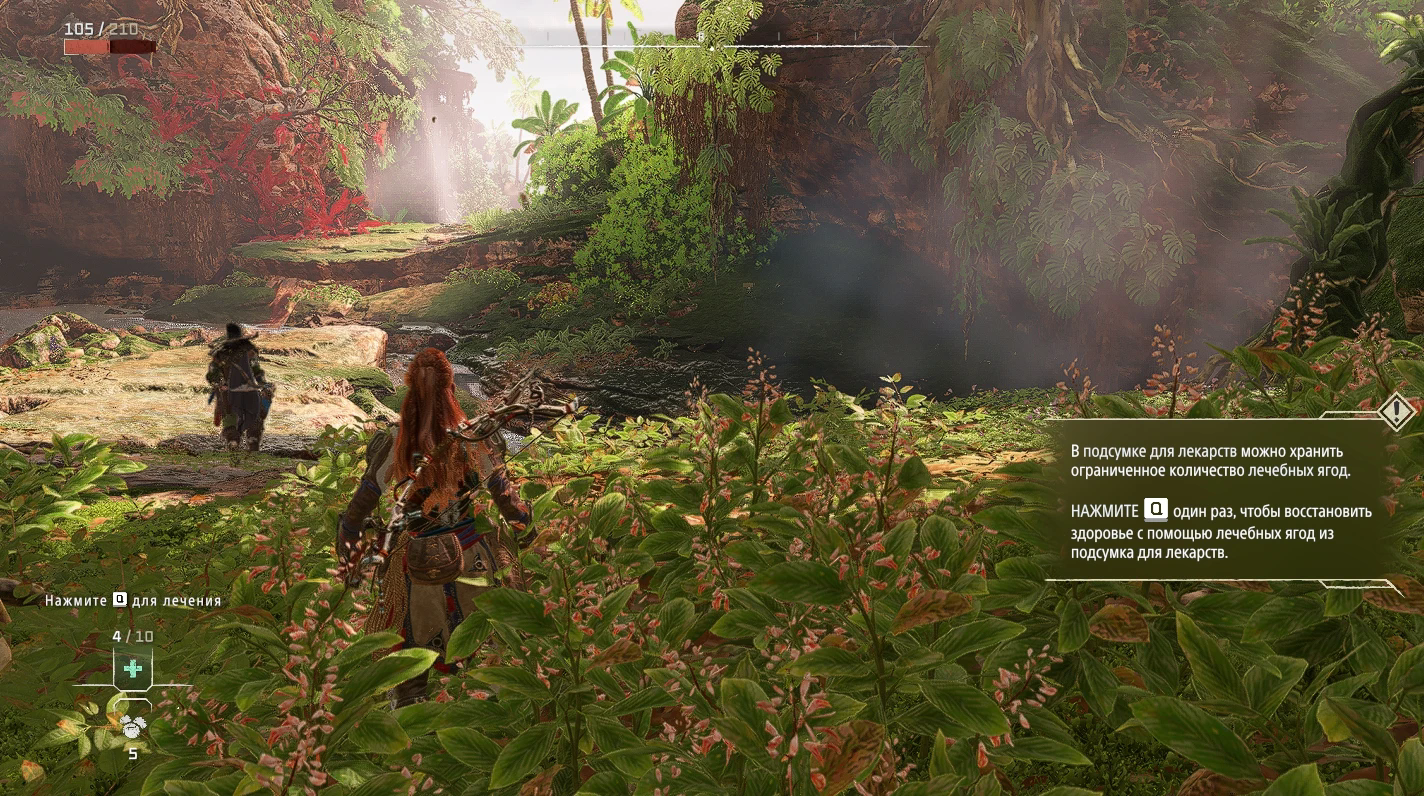The width and height of the screenshot is (1424, 796).
Task: Select the green cross medicine pouch slot
Action: [x=132, y=669]
